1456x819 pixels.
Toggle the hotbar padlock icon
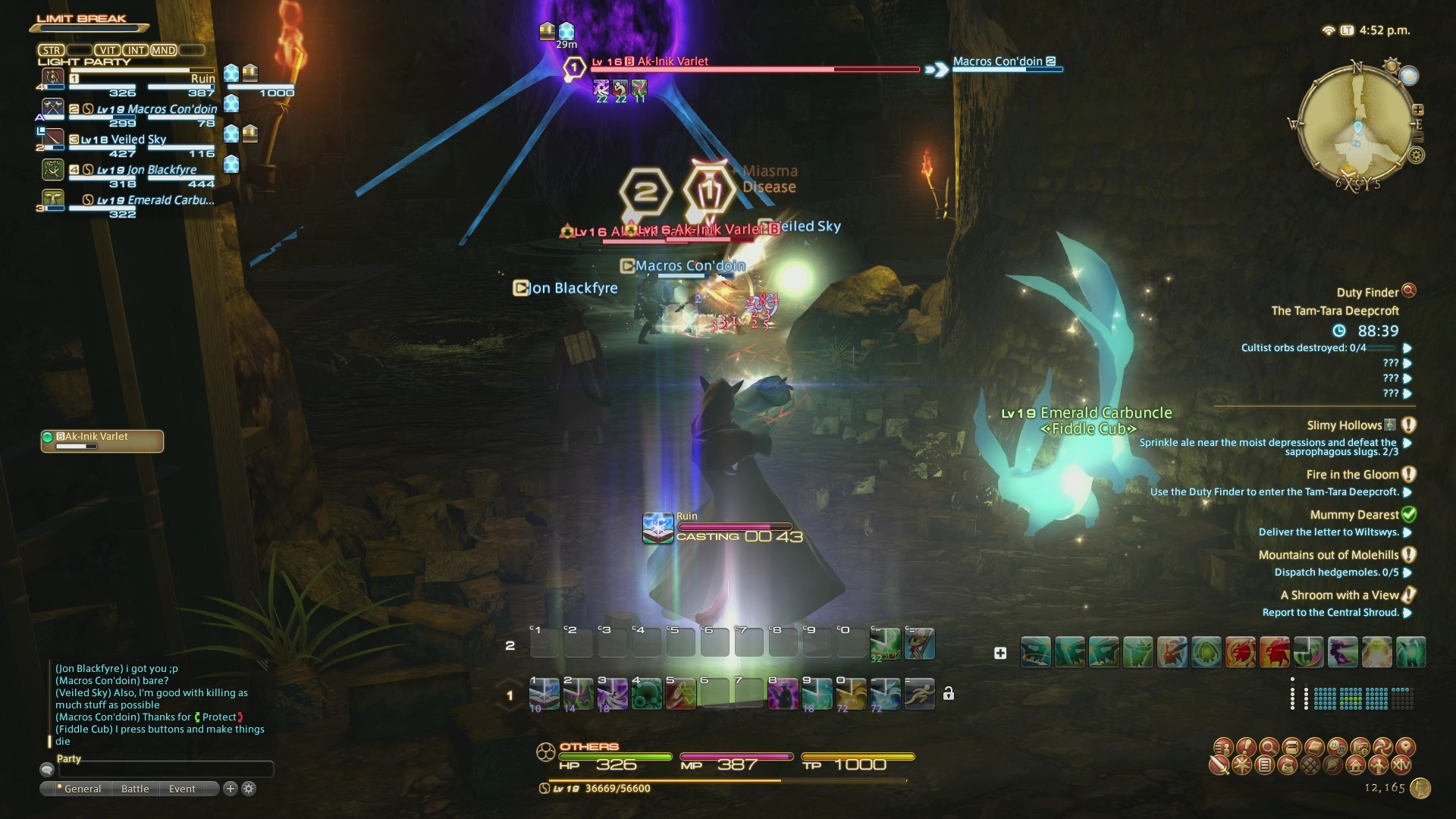click(x=949, y=693)
